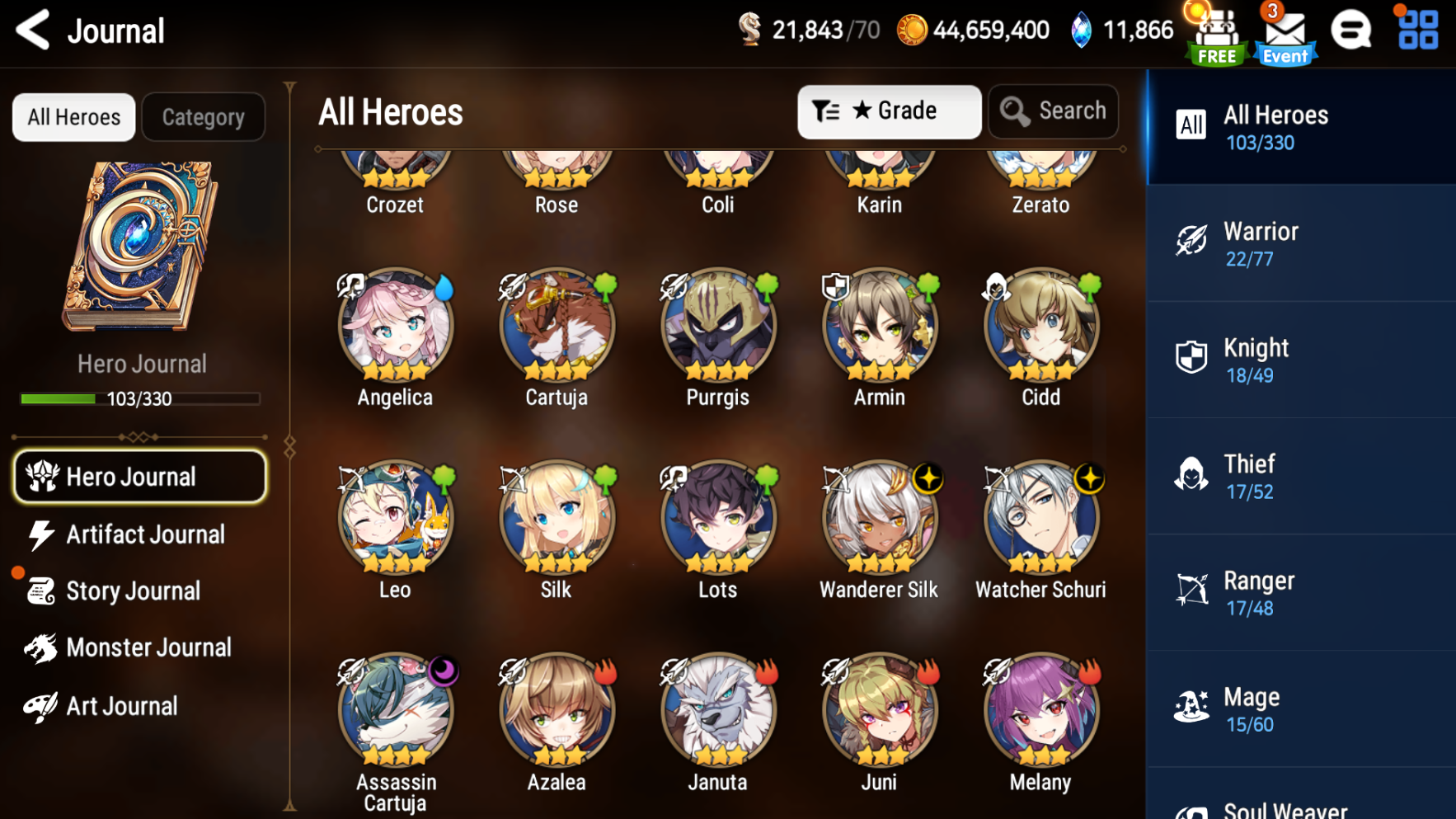The image size is (1456, 819).
Task: Open the hero Search
Action: (1053, 111)
